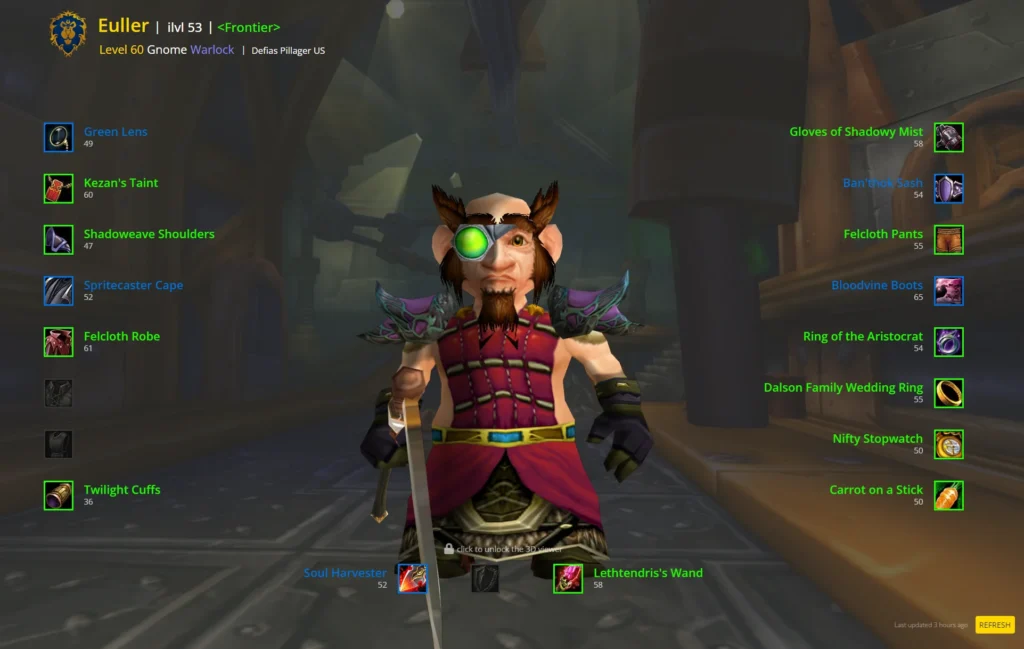The width and height of the screenshot is (1024, 649).
Task: View the Nifty Stopwatch trinket
Action: (948, 444)
